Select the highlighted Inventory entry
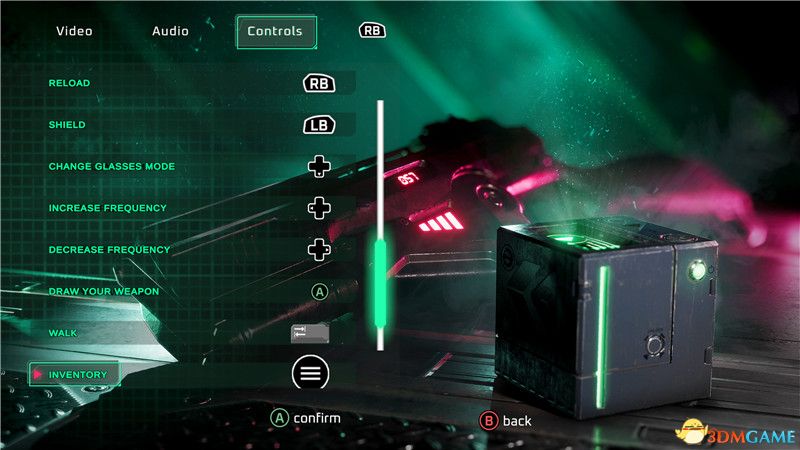Screen dimensions: 800x450 76,374
